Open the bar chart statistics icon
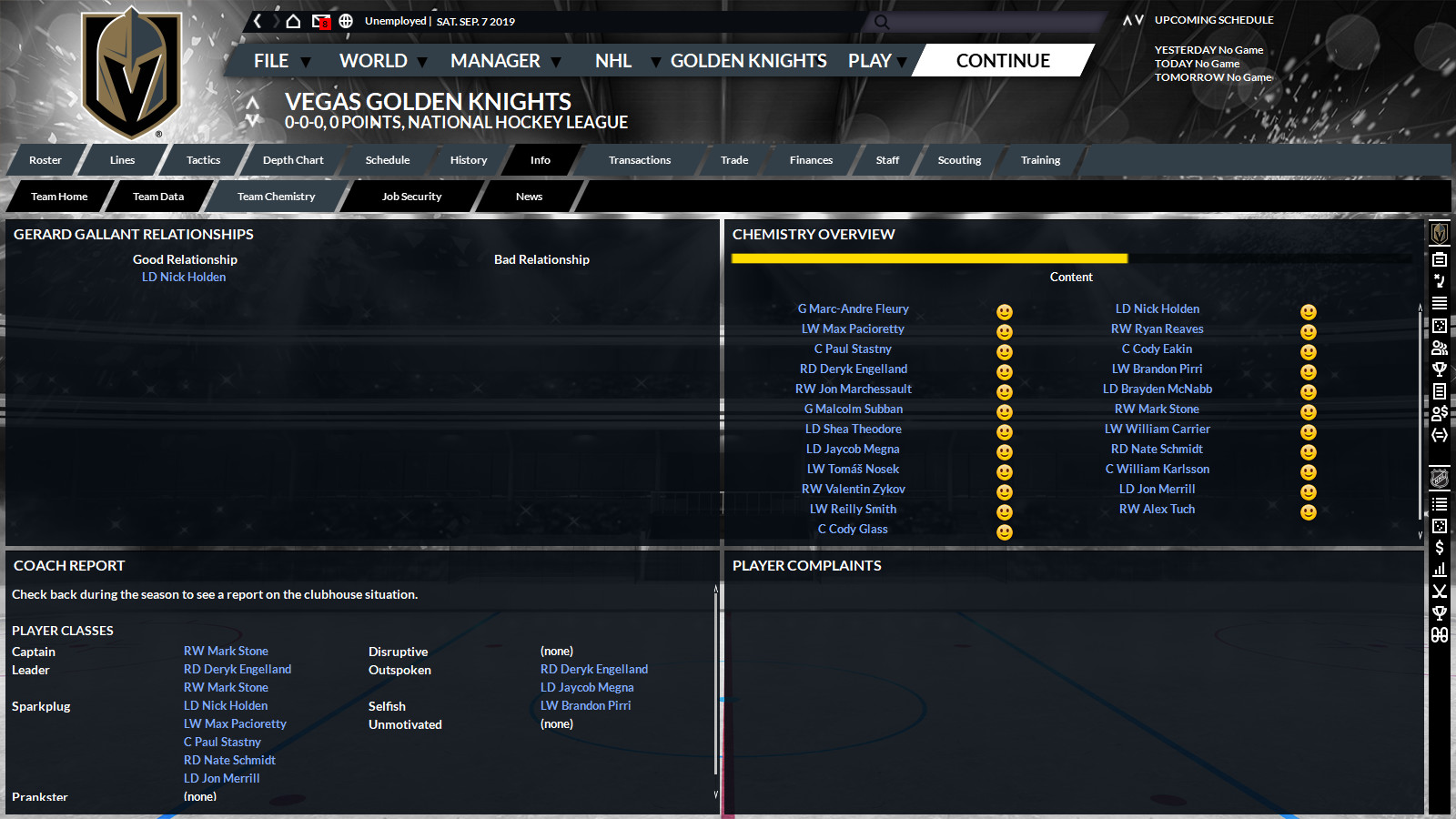 point(1439,569)
